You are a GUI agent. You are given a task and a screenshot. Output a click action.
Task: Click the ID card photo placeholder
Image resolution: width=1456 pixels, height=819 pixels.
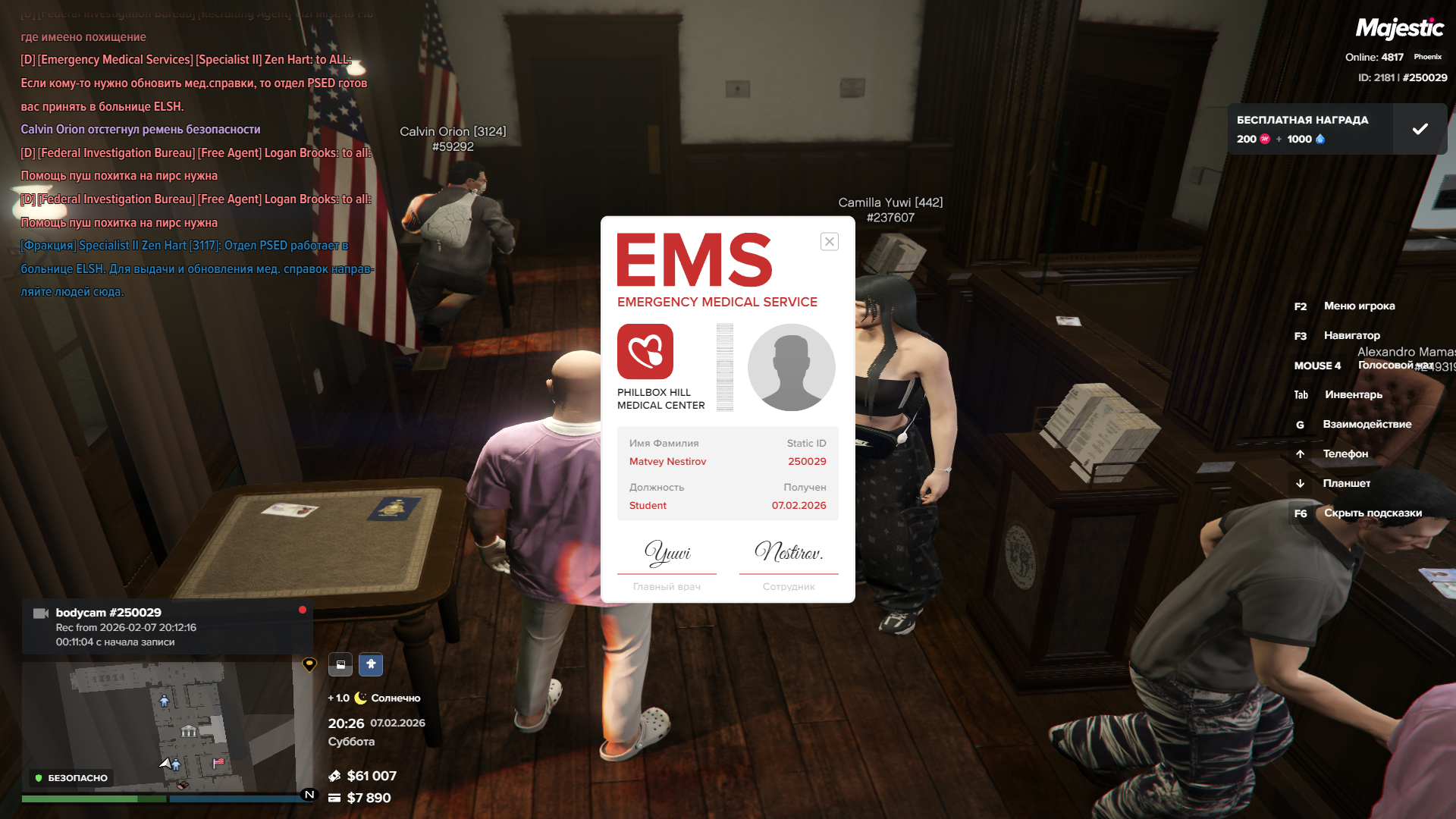pyautogui.click(x=791, y=368)
